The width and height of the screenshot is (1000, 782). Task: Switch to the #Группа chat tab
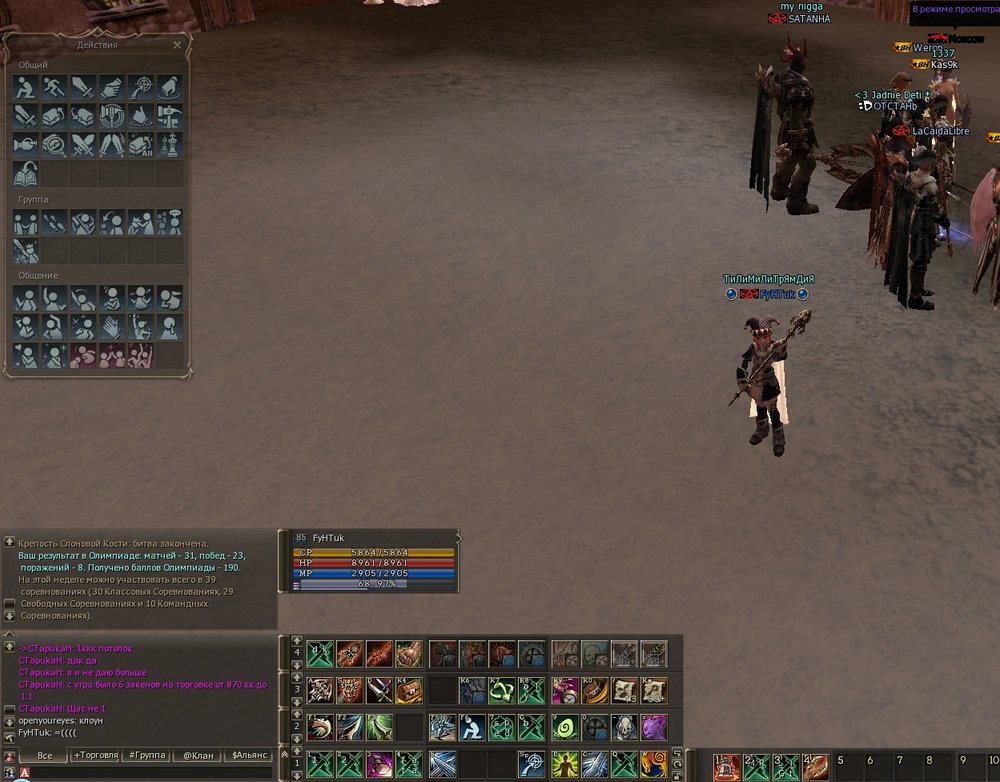(x=145, y=755)
